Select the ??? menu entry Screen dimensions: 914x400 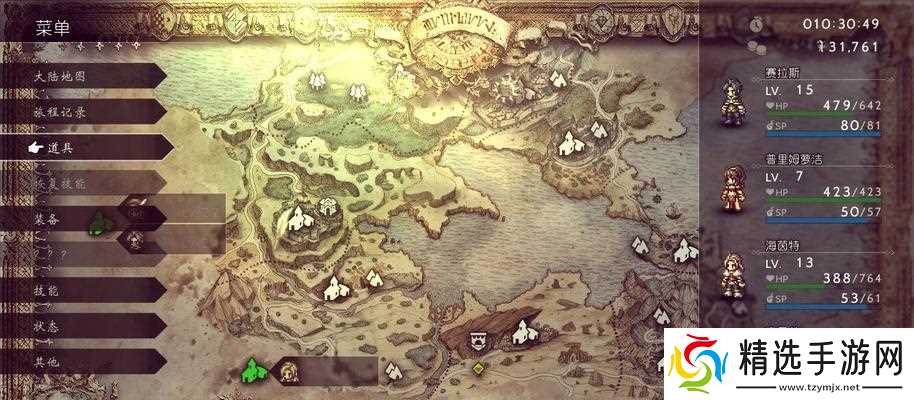(50, 254)
